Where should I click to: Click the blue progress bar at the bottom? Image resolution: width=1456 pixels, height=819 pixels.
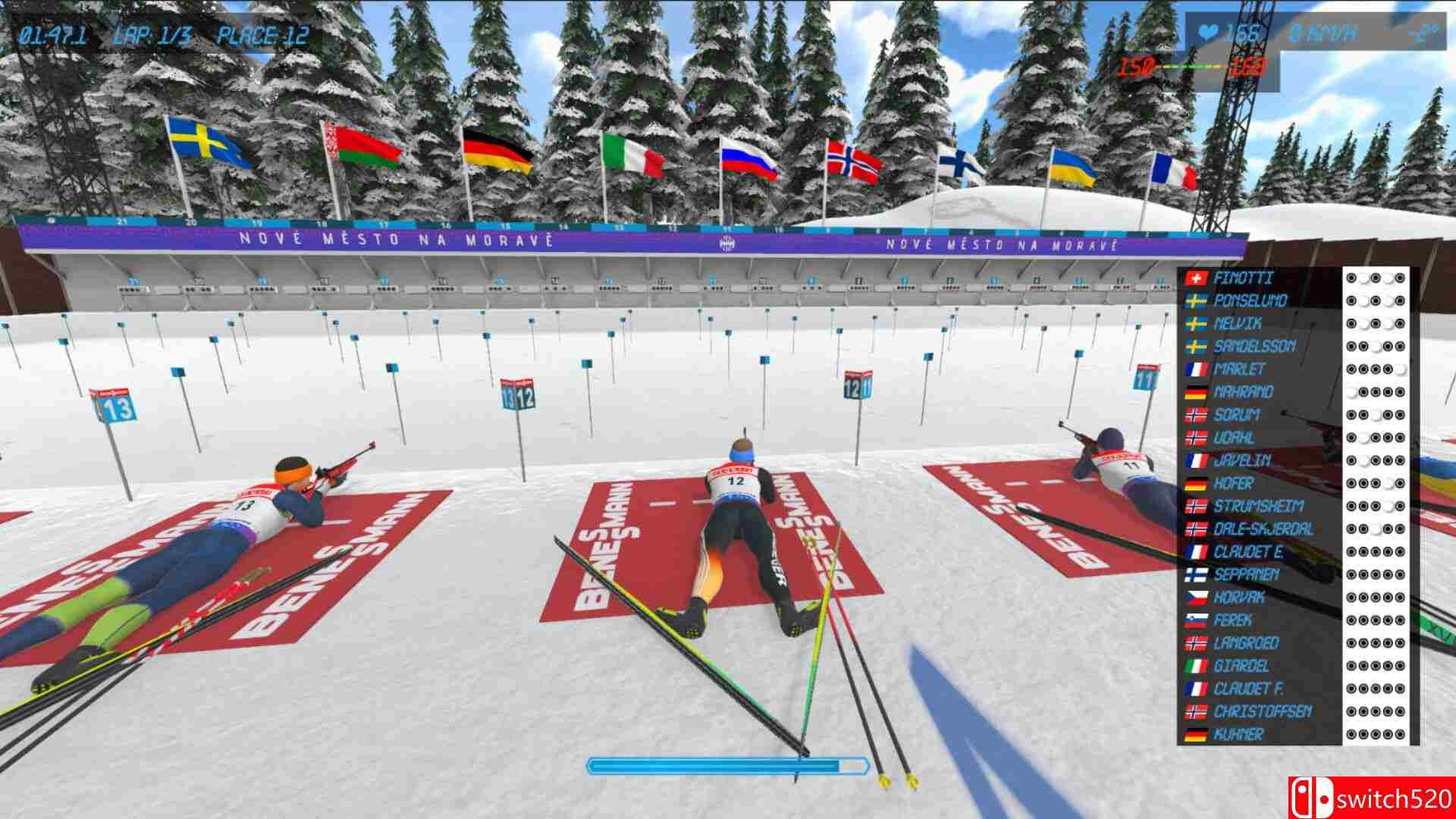[728, 767]
